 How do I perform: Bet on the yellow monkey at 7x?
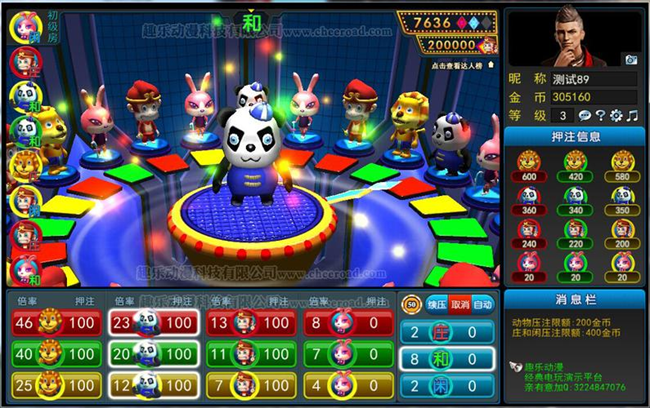(247, 384)
